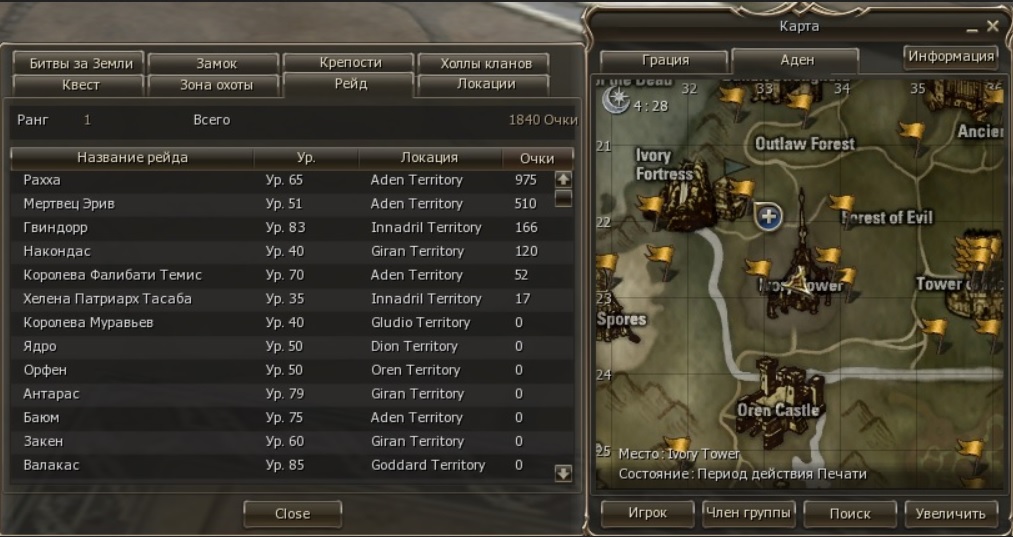Choose the Антарас raid entry

pos(280,394)
